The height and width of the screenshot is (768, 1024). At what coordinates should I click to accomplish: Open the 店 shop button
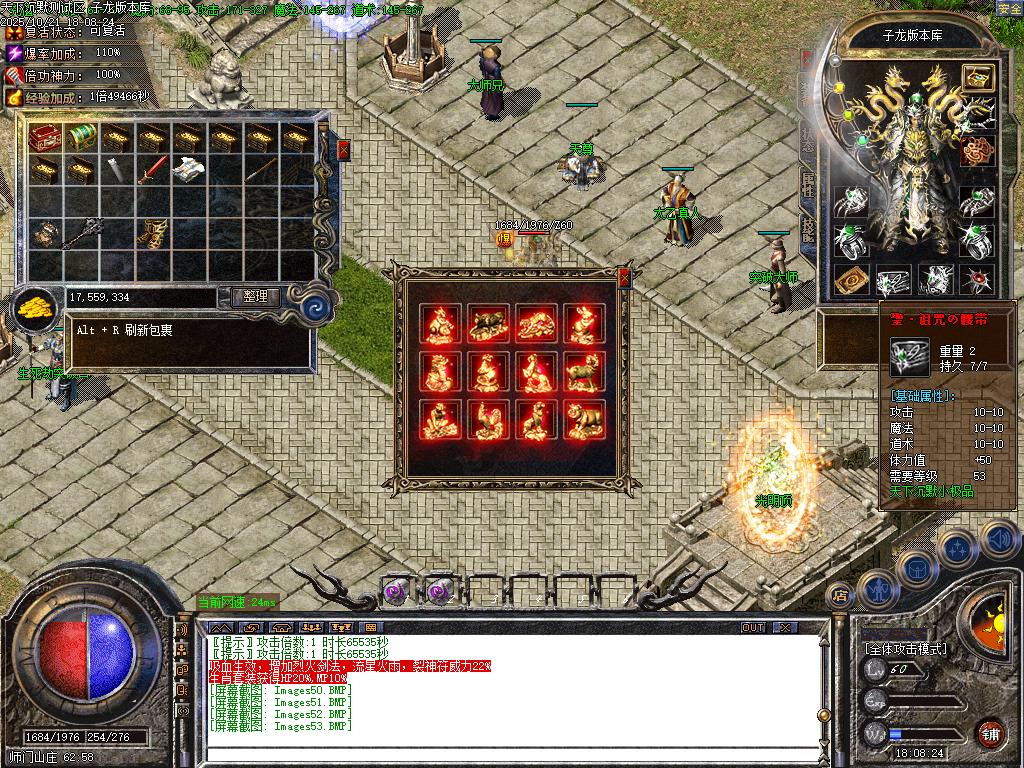point(840,596)
